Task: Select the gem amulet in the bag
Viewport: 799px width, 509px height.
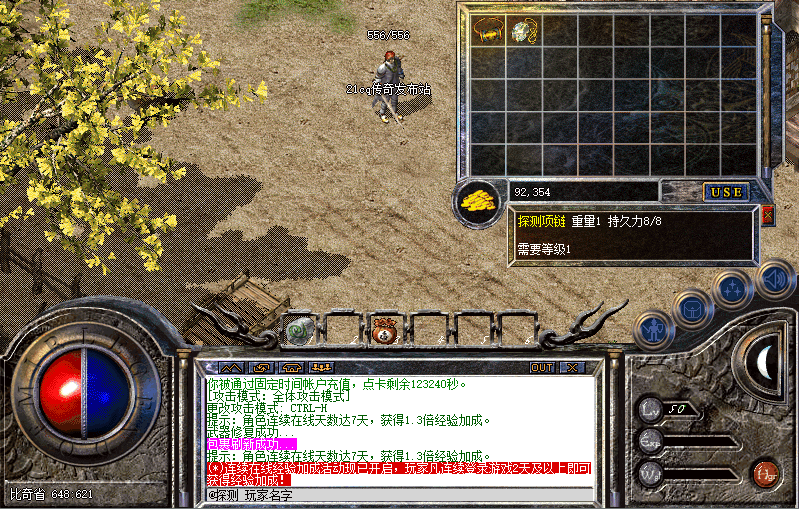Action: pyautogui.click(x=525, y=31)
